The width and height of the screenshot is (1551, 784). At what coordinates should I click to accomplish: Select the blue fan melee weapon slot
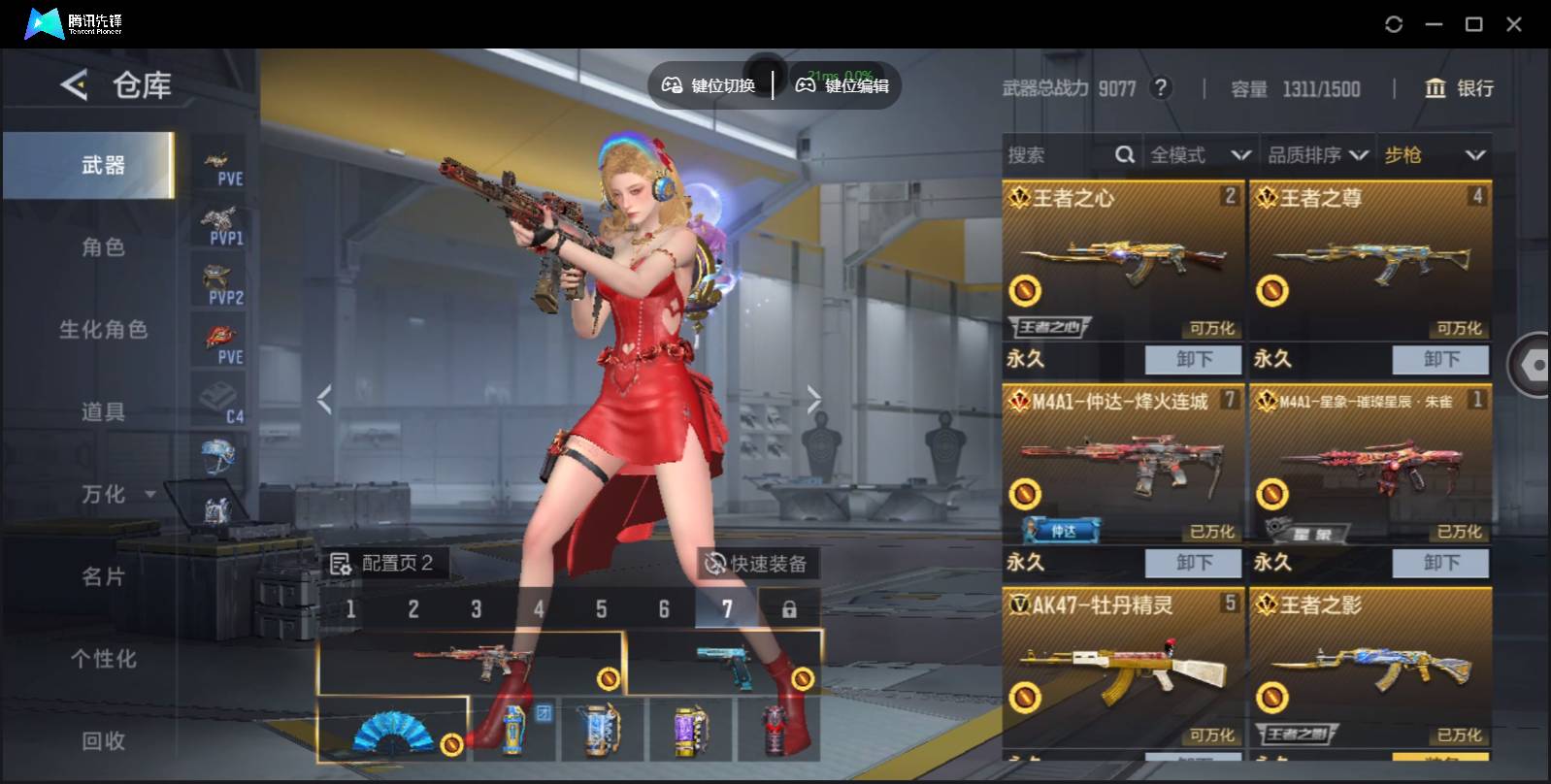pos(392,729)
